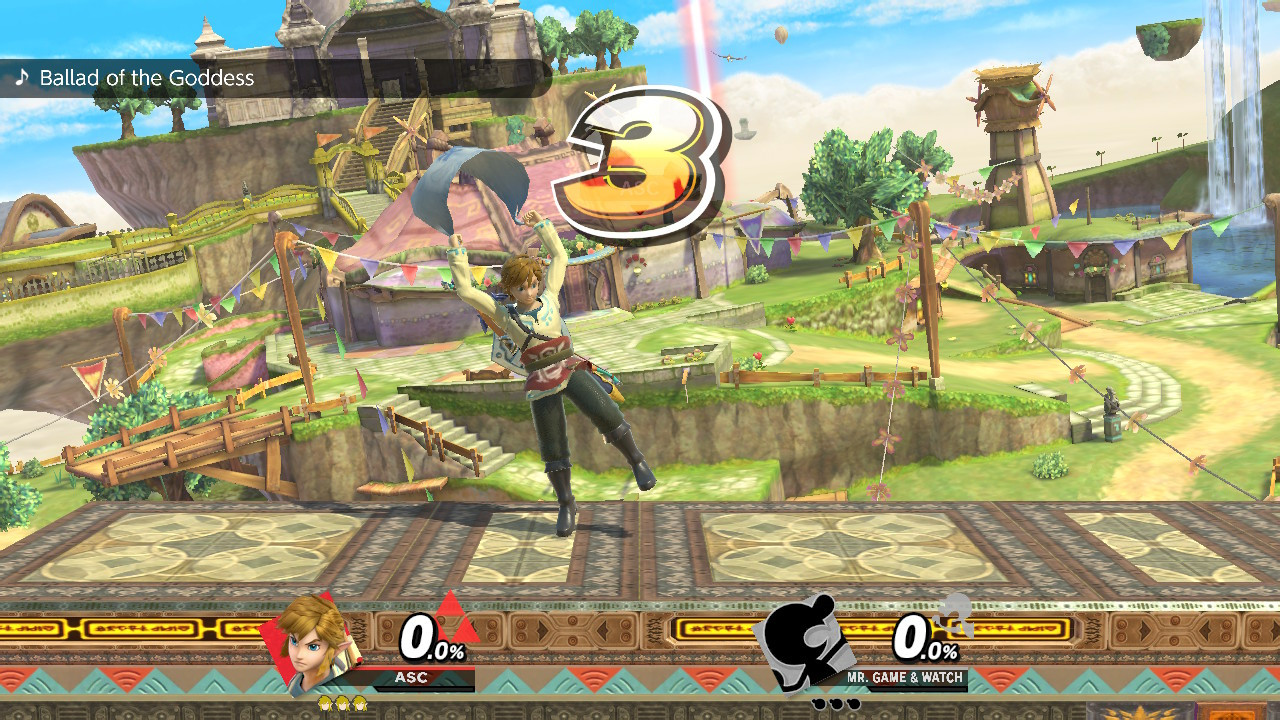Click Mr. Game & Watch's 0.0% damage percentage

(x=924, y=637)
